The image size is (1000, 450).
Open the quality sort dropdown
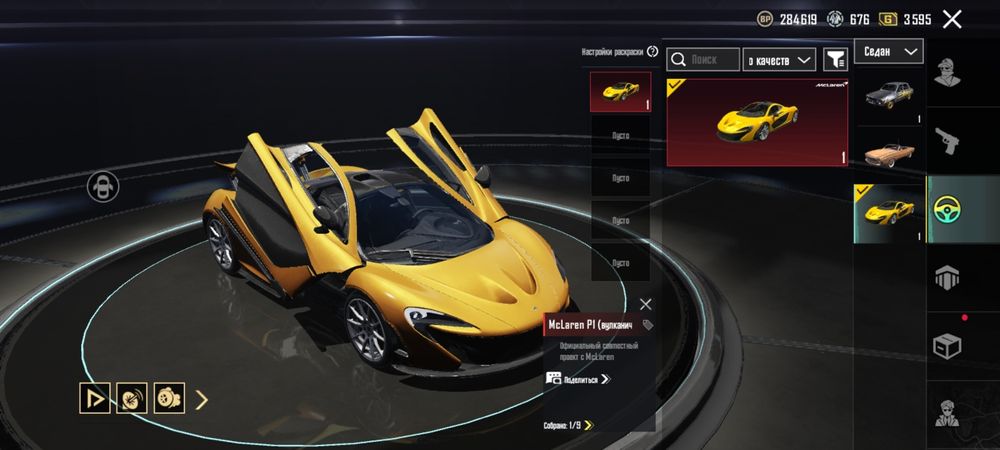[x=781, y=60]
